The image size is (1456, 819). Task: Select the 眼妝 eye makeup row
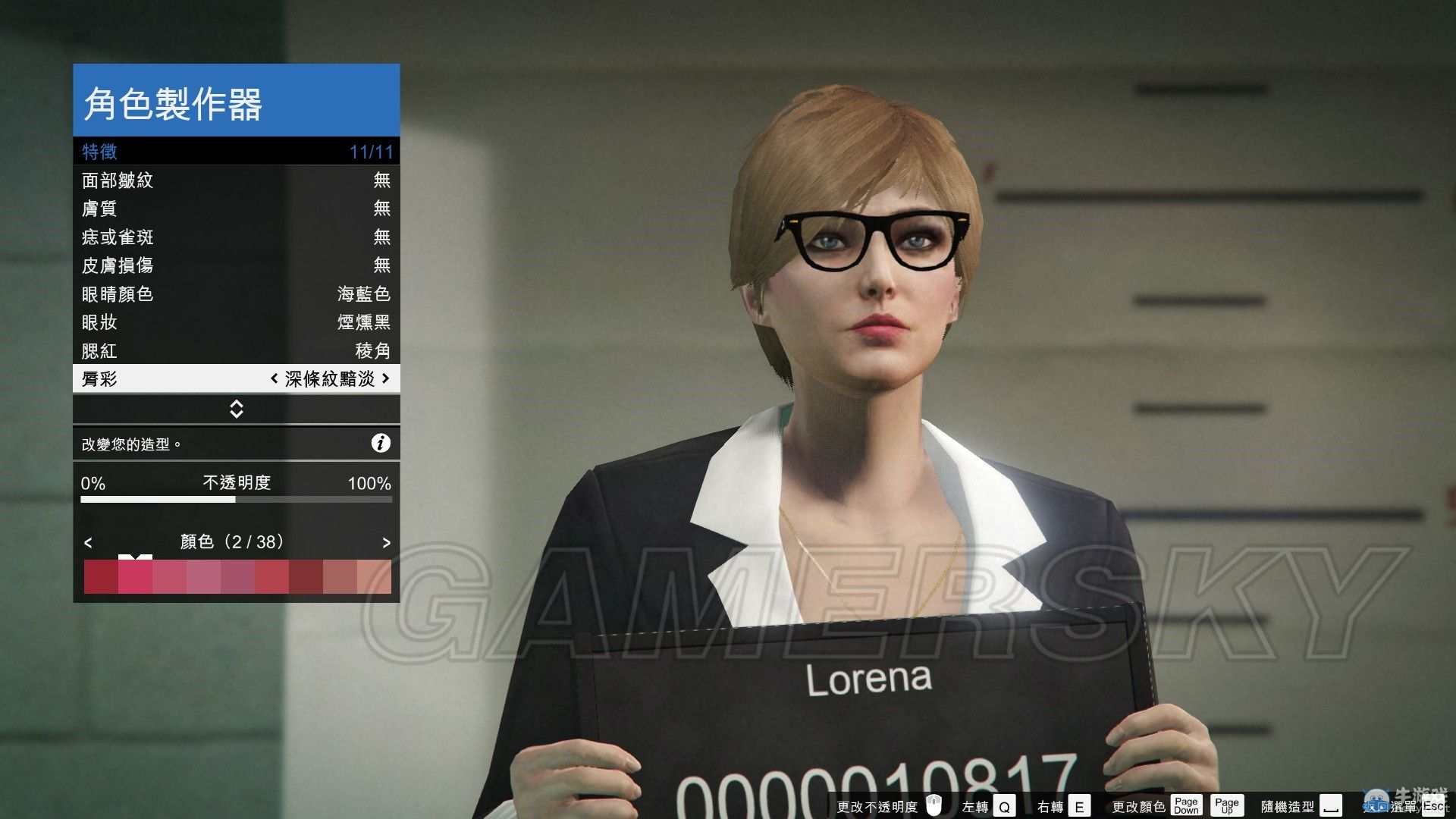click(236, 322)
